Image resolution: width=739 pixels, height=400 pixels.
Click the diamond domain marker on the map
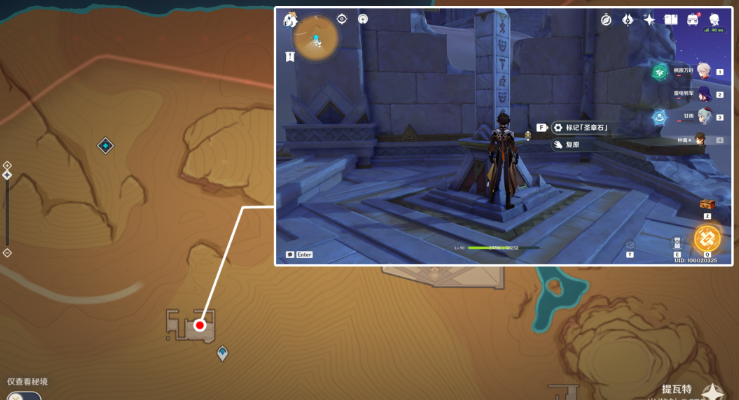pyautogui.click(x=105, y=146)
